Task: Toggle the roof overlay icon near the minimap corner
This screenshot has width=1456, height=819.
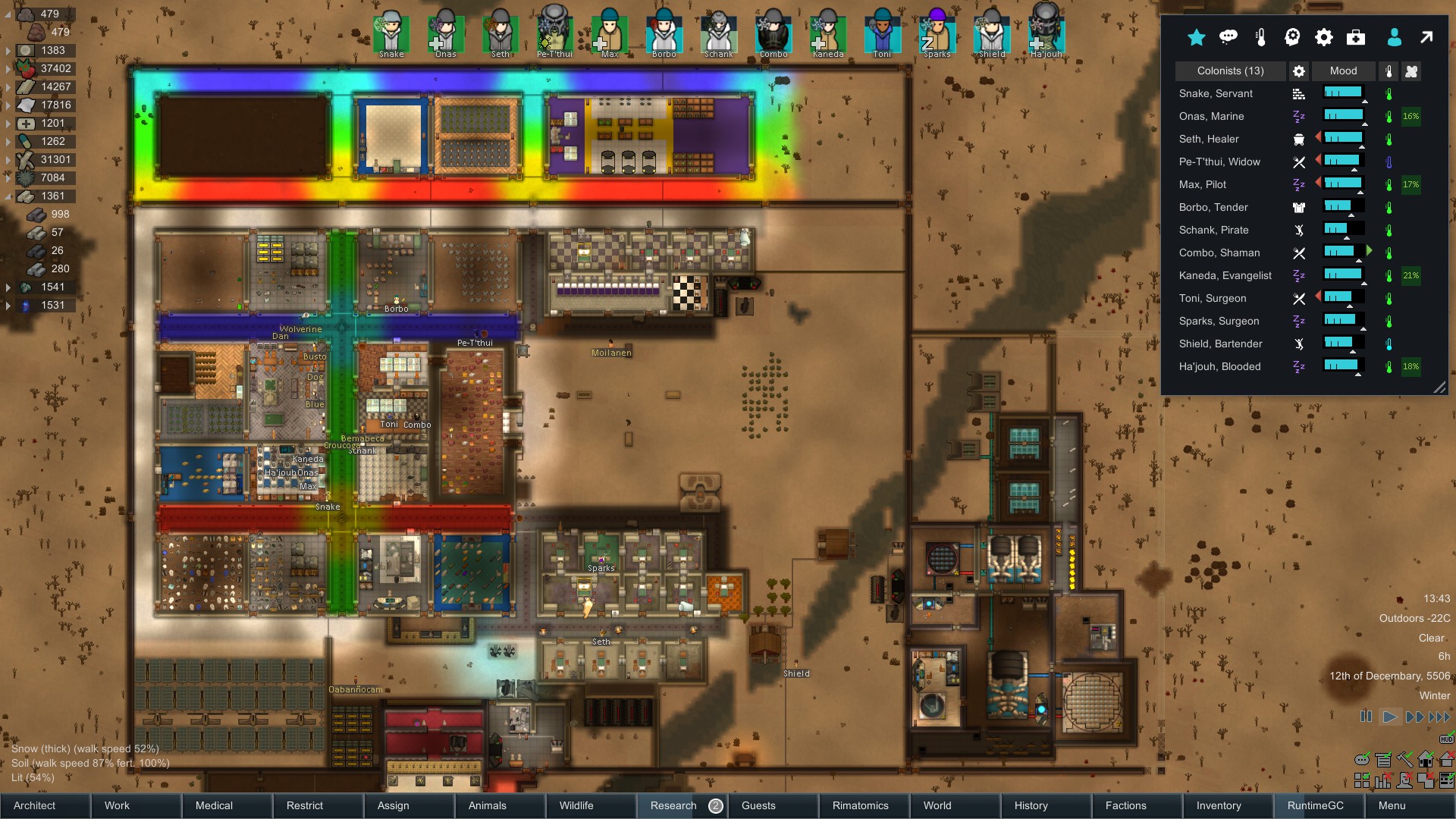Action: [1448, 758]
